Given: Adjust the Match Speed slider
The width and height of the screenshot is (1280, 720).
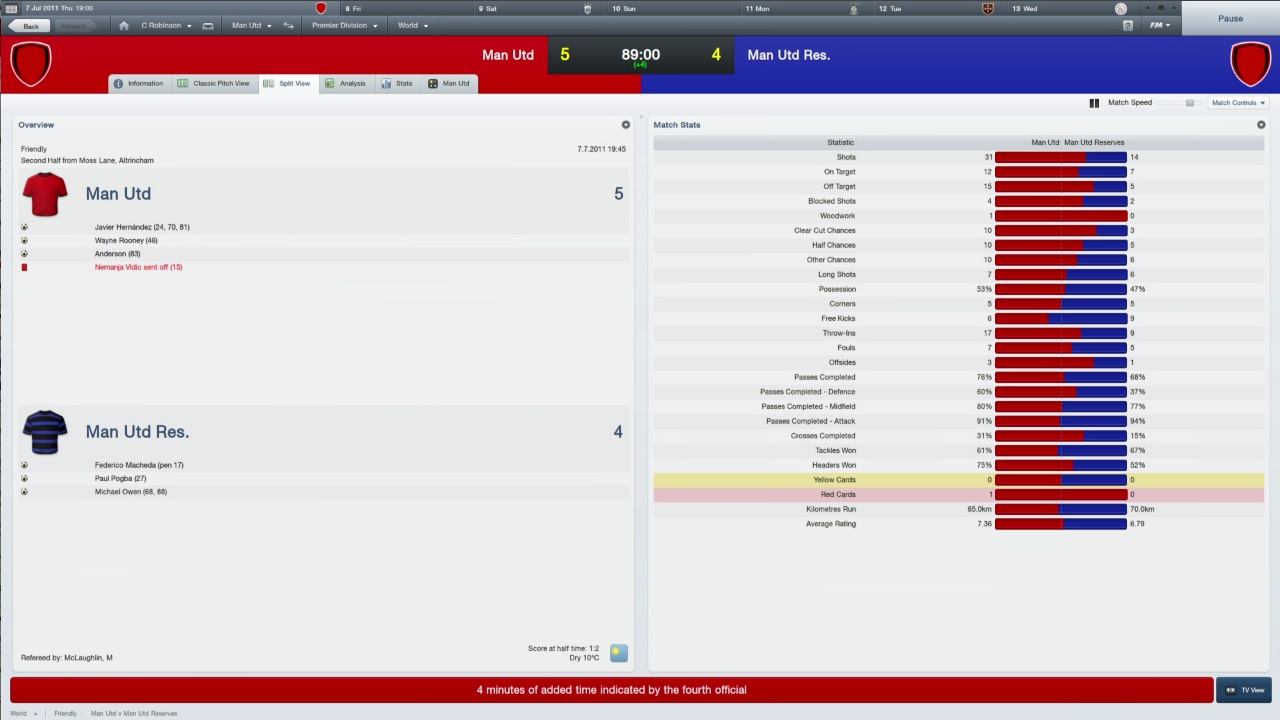Looking at the screenshot, I should pos(1190,102).
